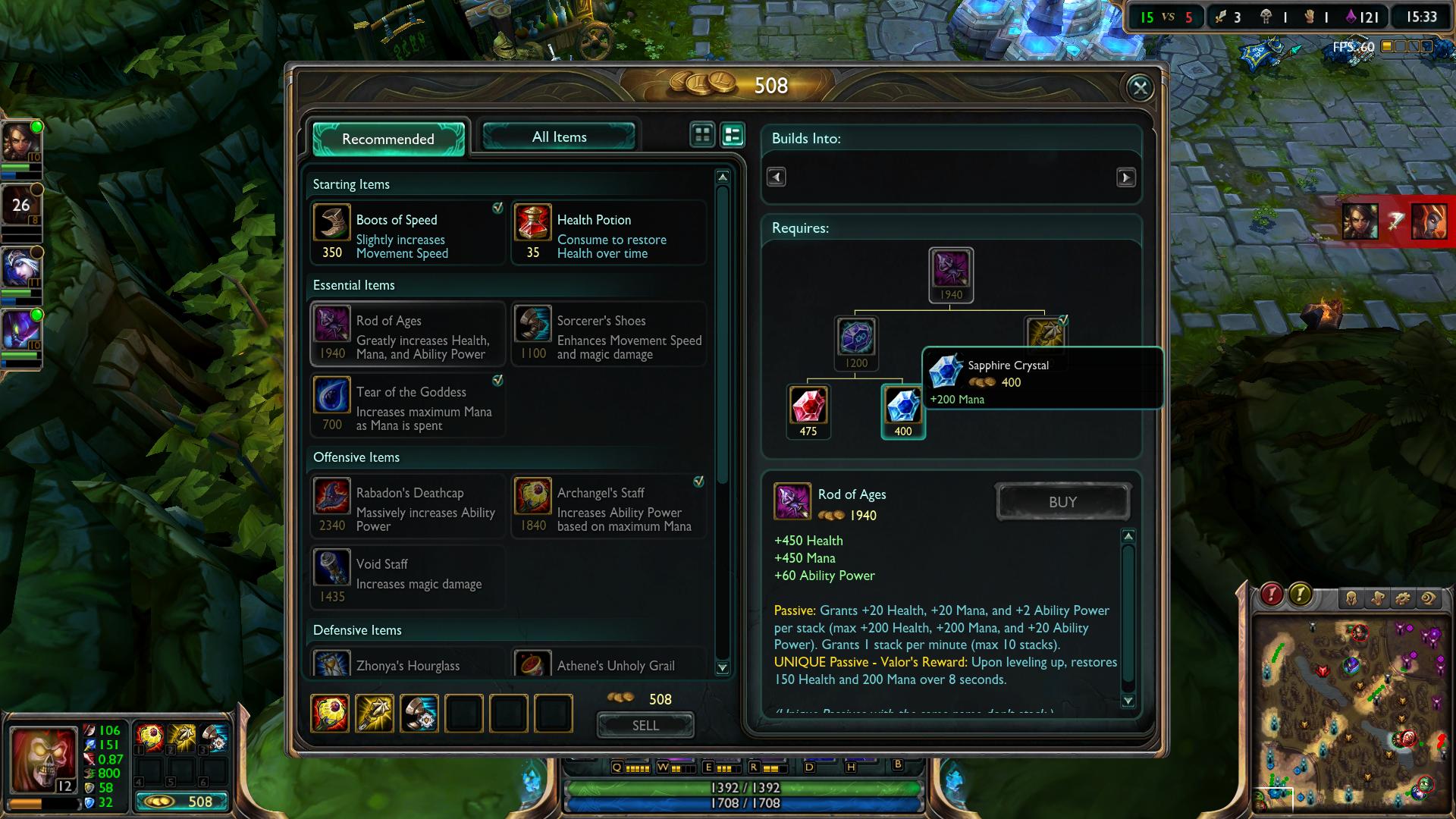Switch to the All Items tab
The height and width of the screenshot is (819, 1456).
pyautogui.click(x=559, y=137)
